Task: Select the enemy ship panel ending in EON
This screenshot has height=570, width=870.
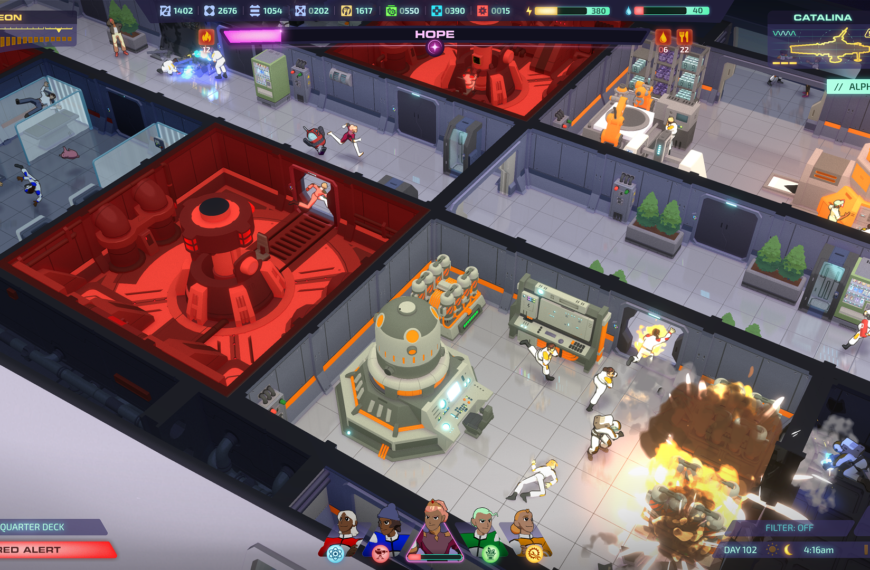Action: tap(36, 24)
